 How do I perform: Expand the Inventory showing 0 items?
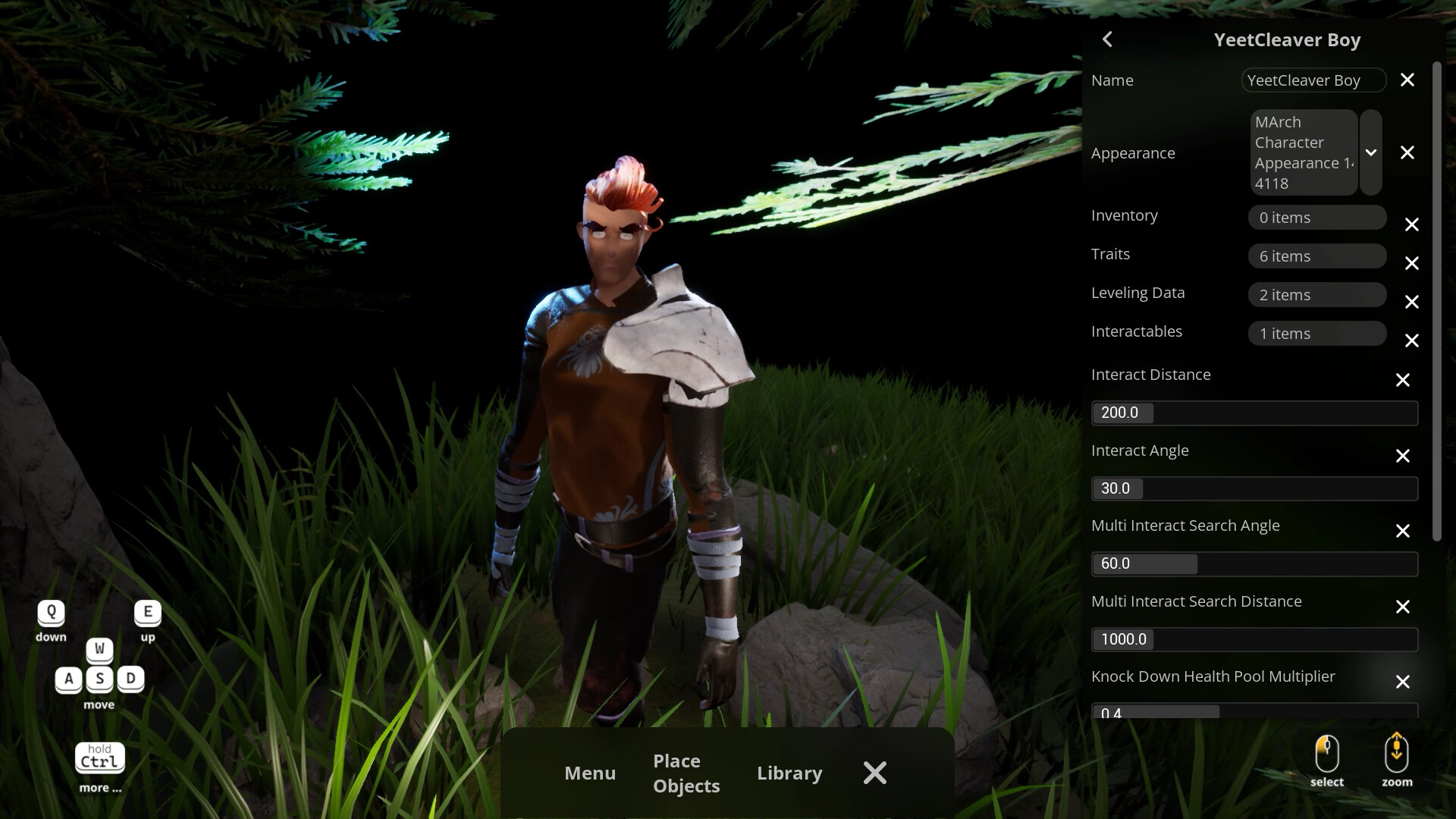(1317, 218)
